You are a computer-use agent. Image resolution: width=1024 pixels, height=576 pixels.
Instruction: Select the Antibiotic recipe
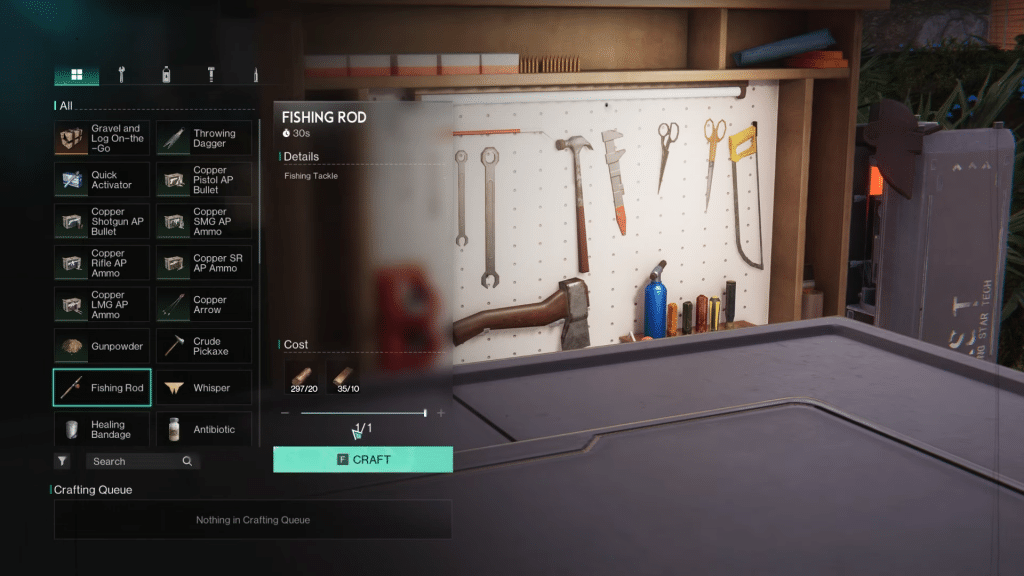point(204,430)
